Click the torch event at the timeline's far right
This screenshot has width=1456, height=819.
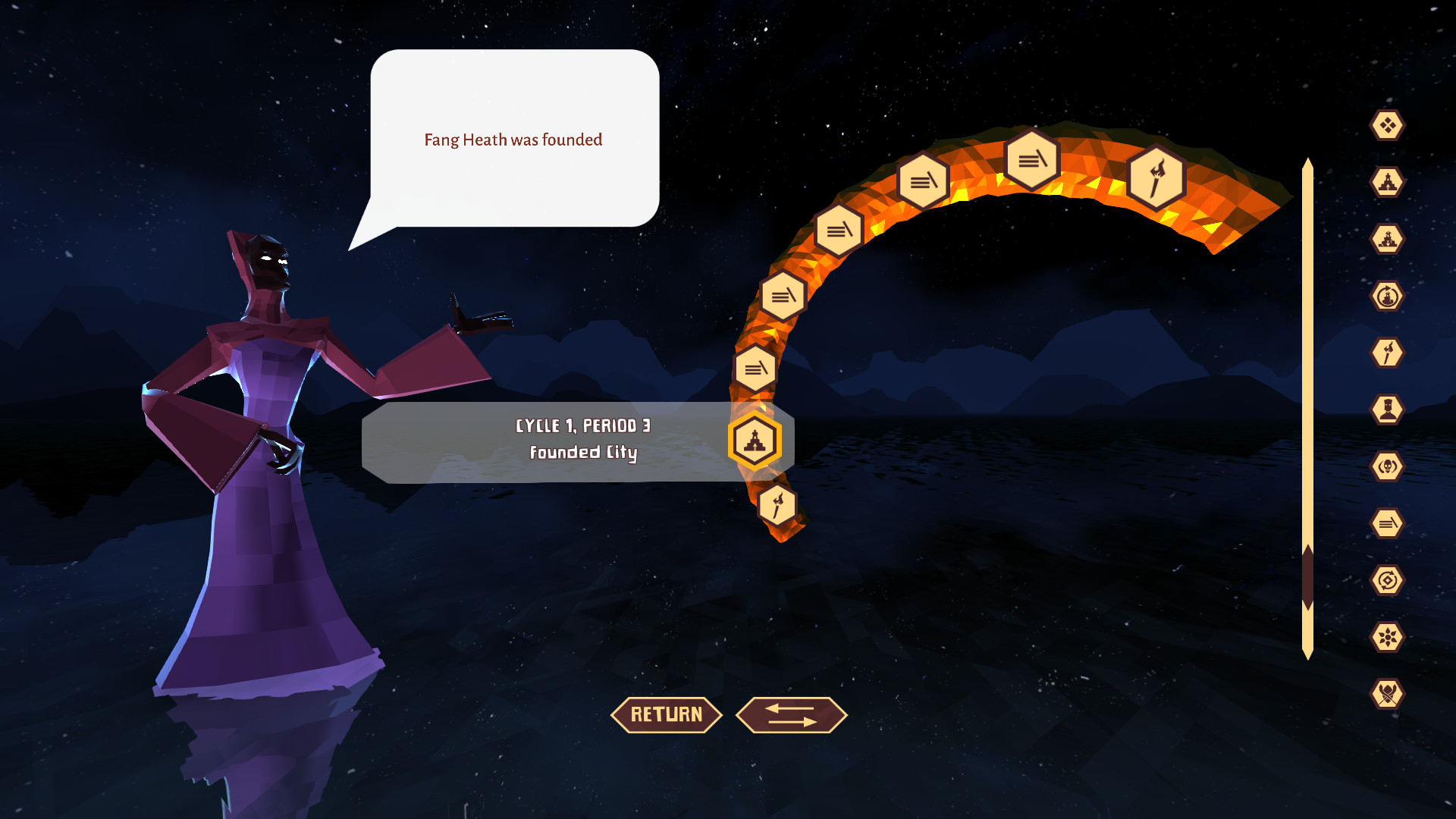tap(1156, 178)
